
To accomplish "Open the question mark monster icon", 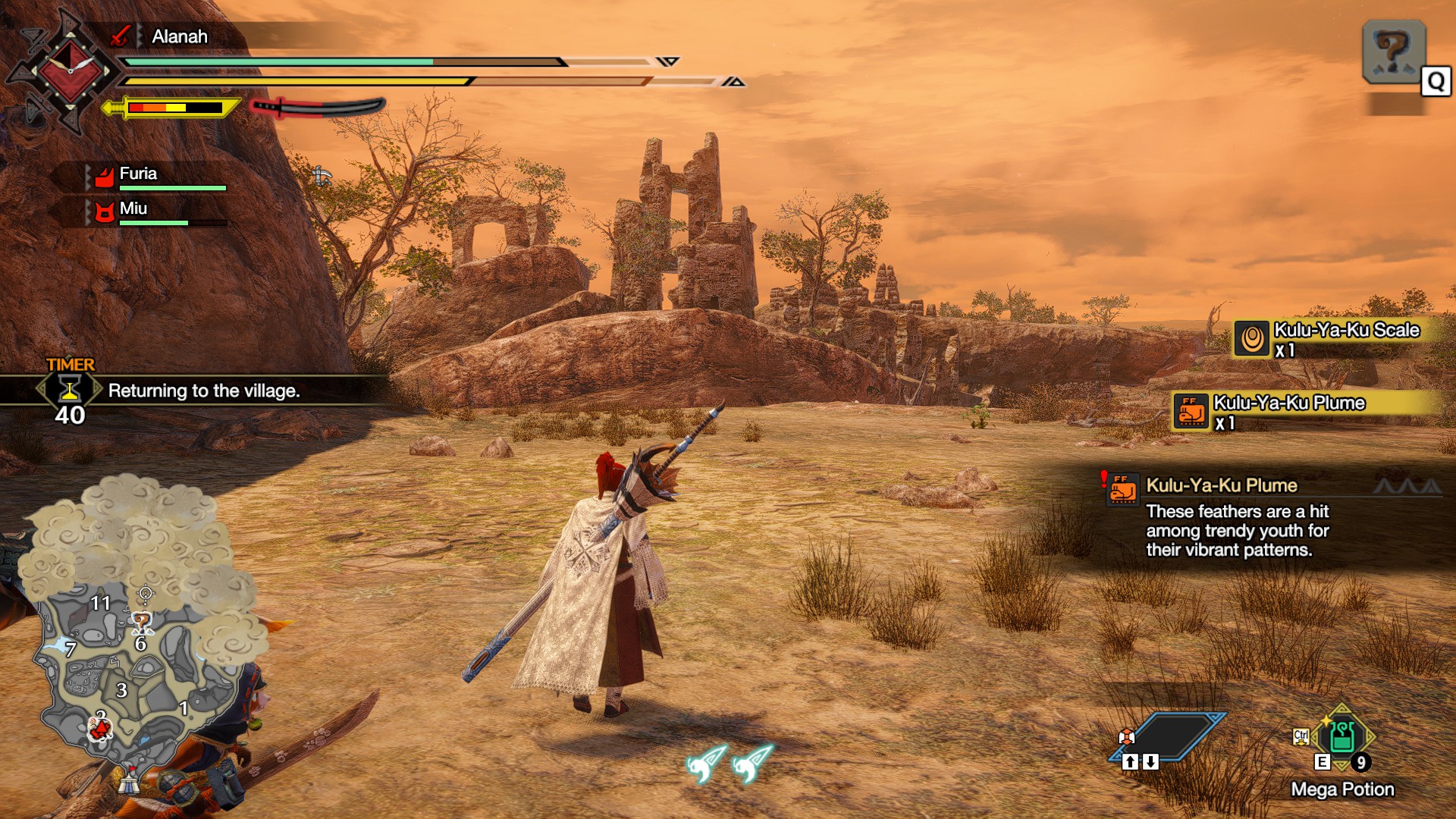I will [1393, 52].
